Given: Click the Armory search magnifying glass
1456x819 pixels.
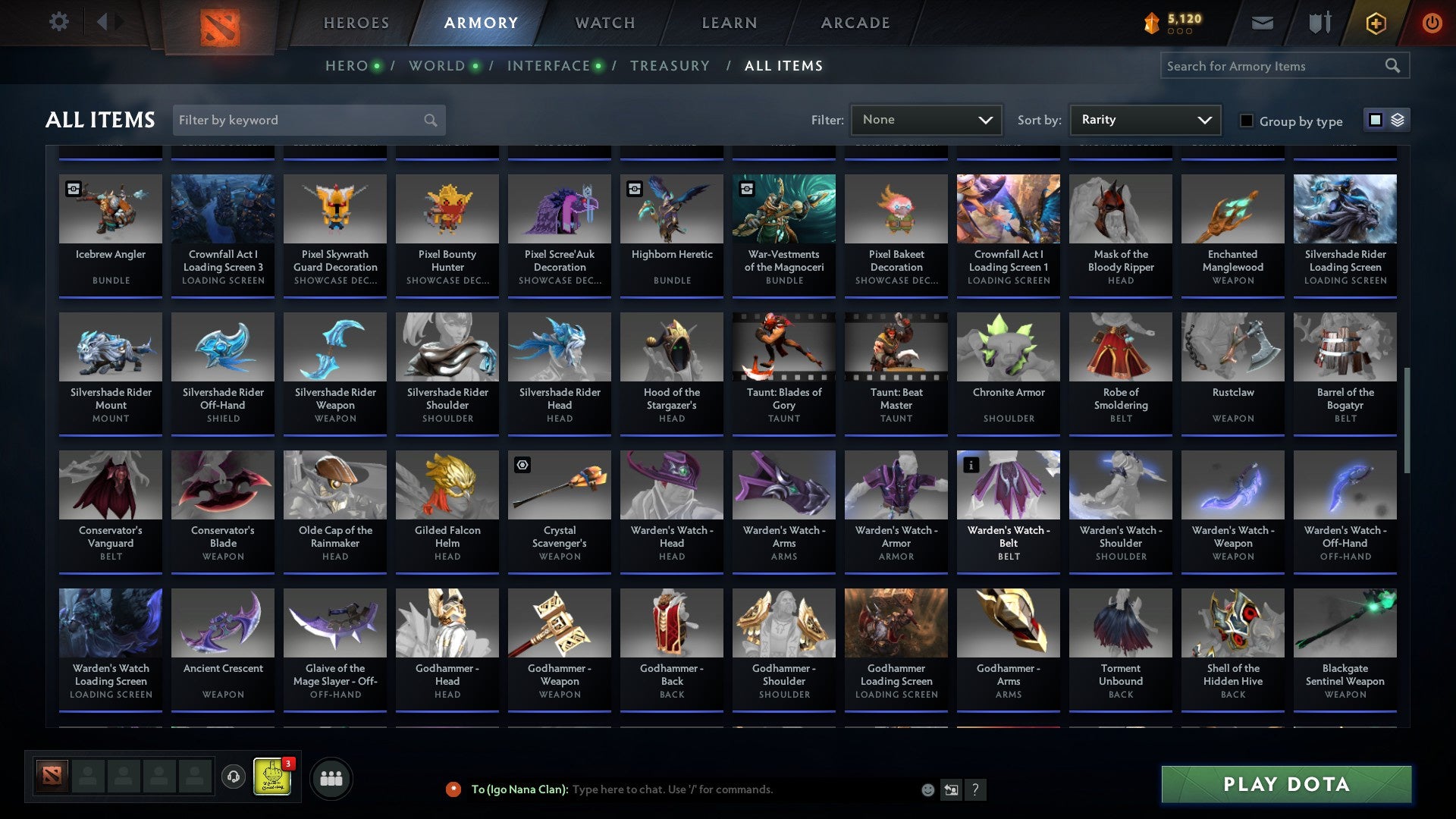Looking at the screenshot, I should 1394,66.
